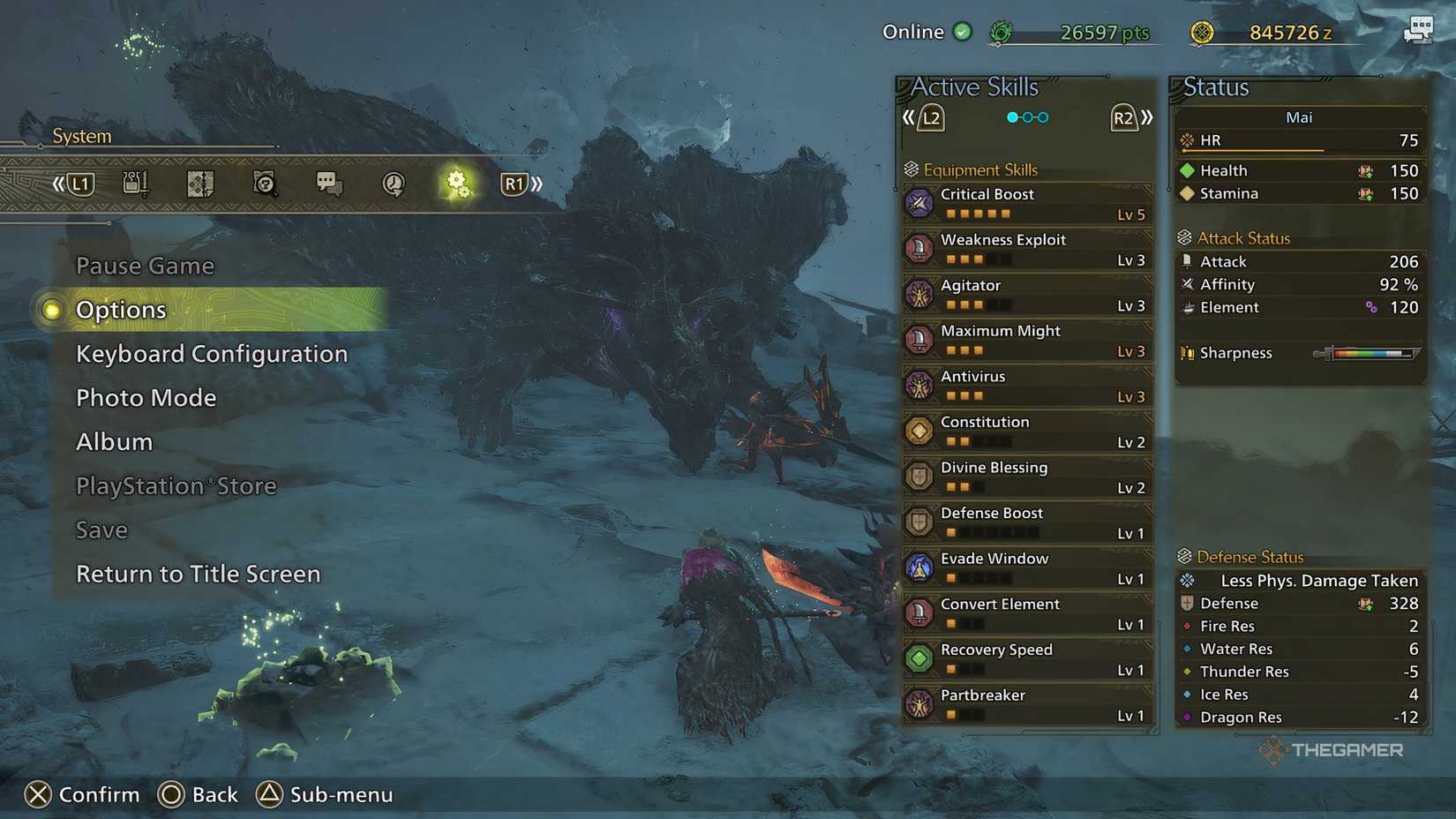1456x819 pixels.
Task: Click the R1 arrow to switch menu tabs right
Action: click(521, 184)
